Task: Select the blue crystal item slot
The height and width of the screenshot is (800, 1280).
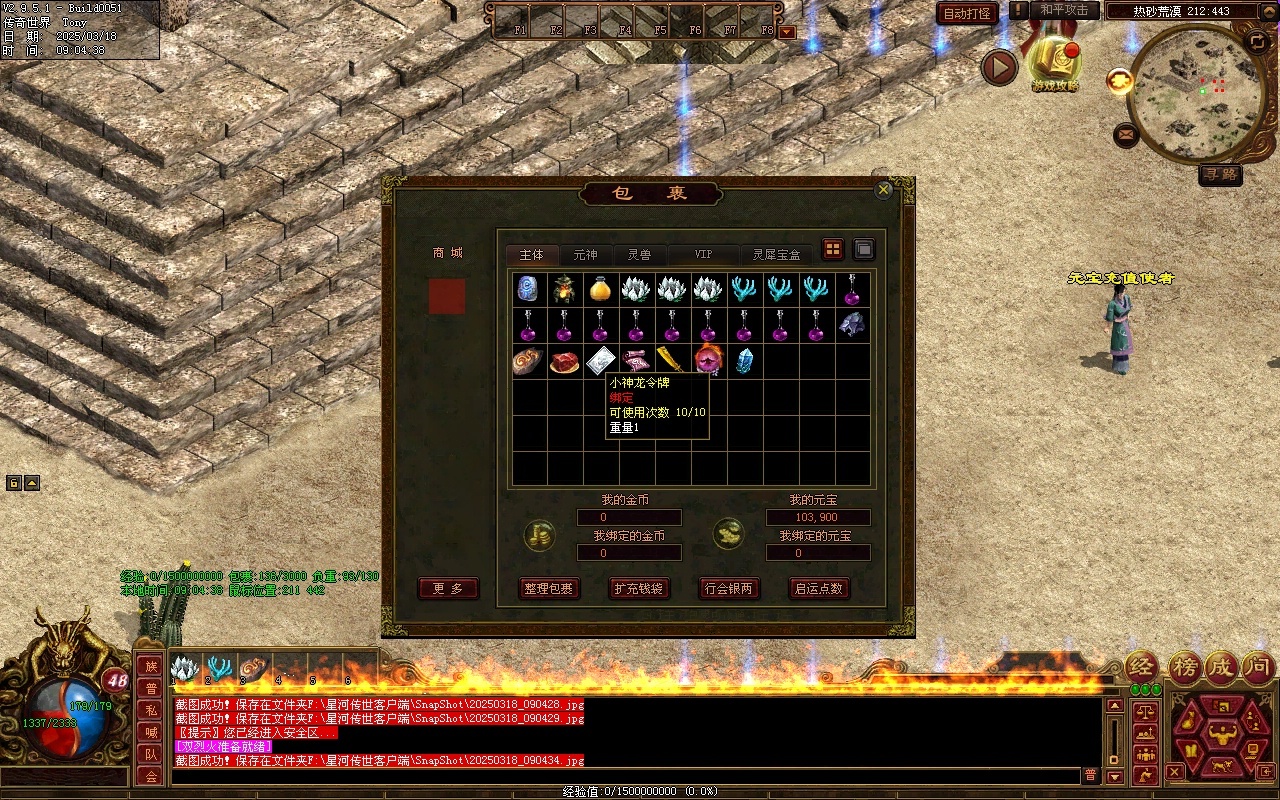Action: [x=744, y=361]
